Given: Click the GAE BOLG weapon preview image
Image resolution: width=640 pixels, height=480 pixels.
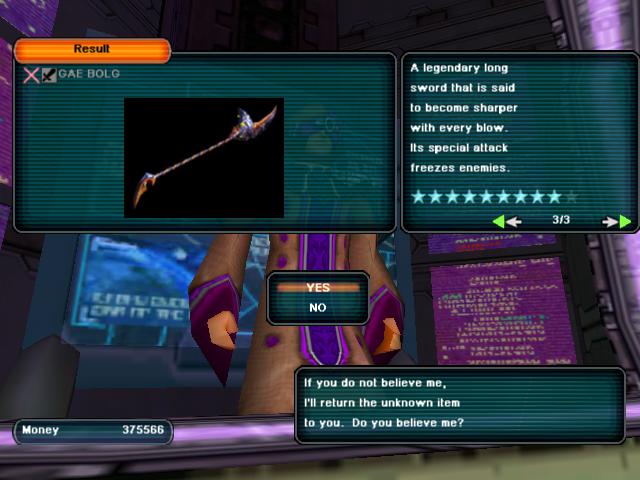Looking at the screenshot, I should (x=204, y=157).
